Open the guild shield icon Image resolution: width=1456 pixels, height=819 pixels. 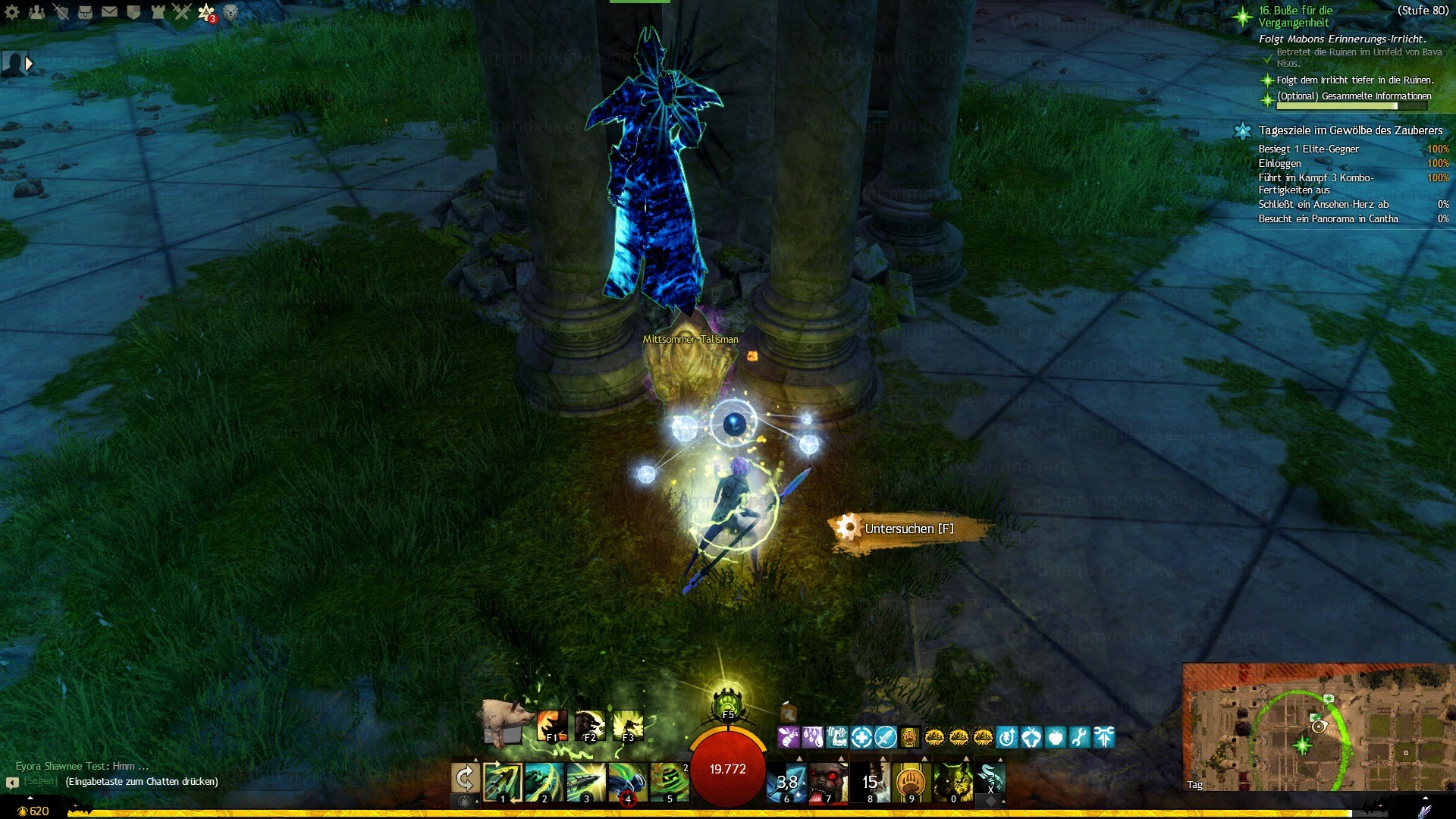133,12
